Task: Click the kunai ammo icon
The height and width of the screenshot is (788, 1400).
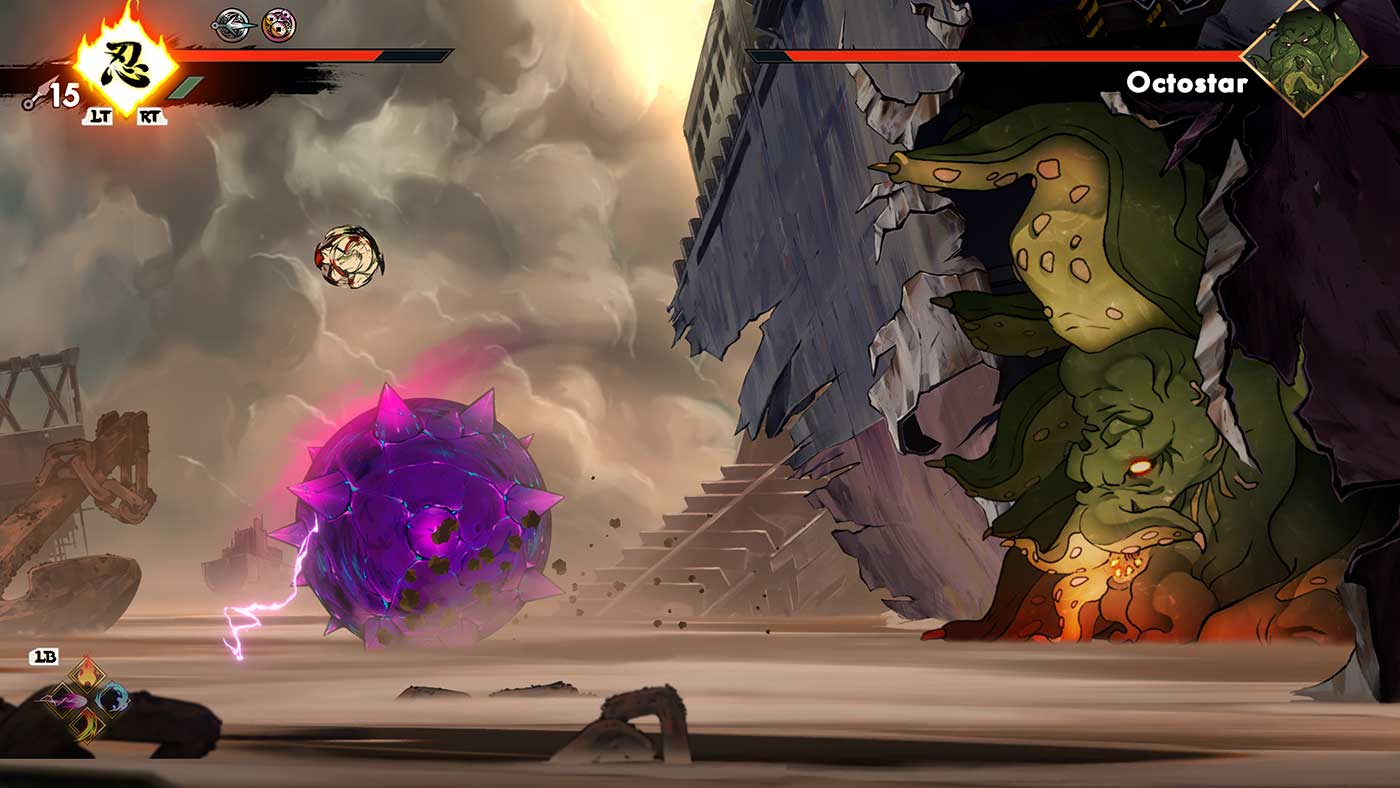Action: 39,94
